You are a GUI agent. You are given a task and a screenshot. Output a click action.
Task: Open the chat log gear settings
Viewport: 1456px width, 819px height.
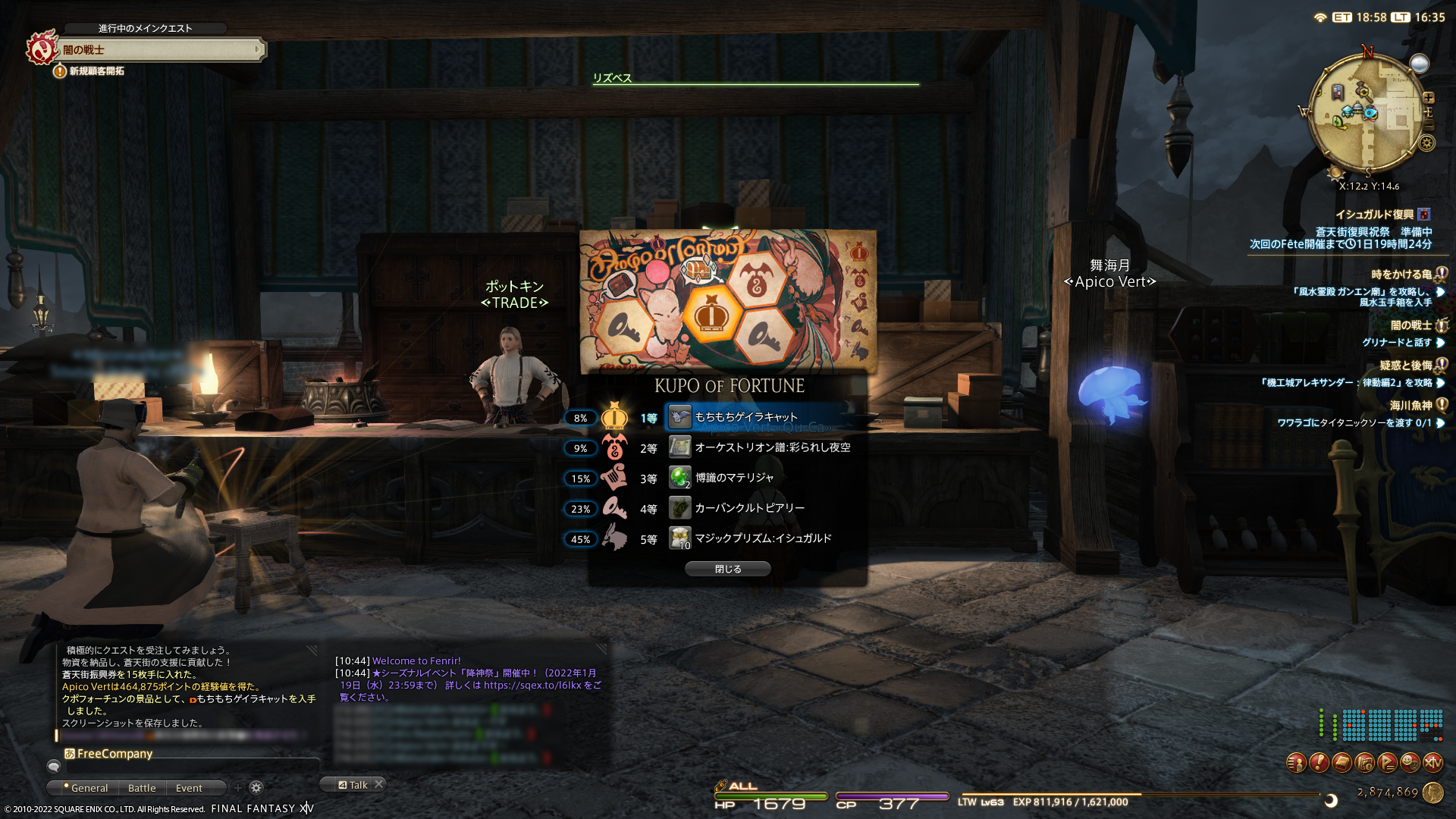pyautogui.click(x=256, y=788)
